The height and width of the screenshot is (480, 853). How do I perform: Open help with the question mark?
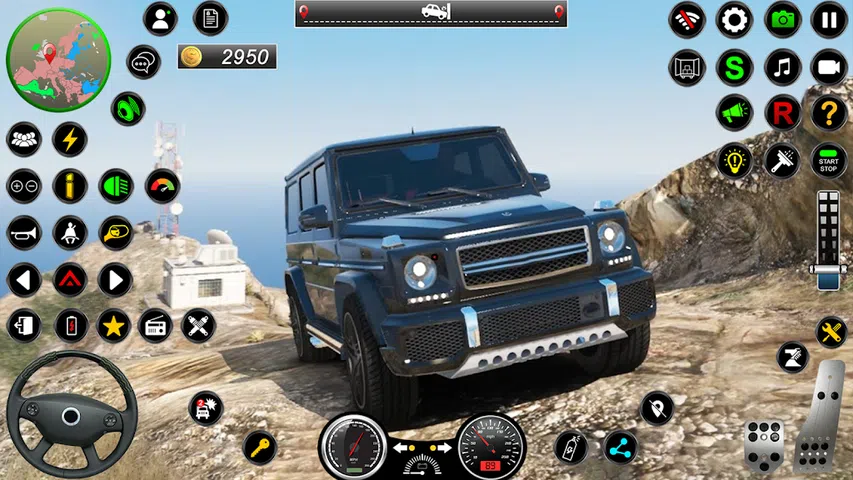tap(829, 113)
